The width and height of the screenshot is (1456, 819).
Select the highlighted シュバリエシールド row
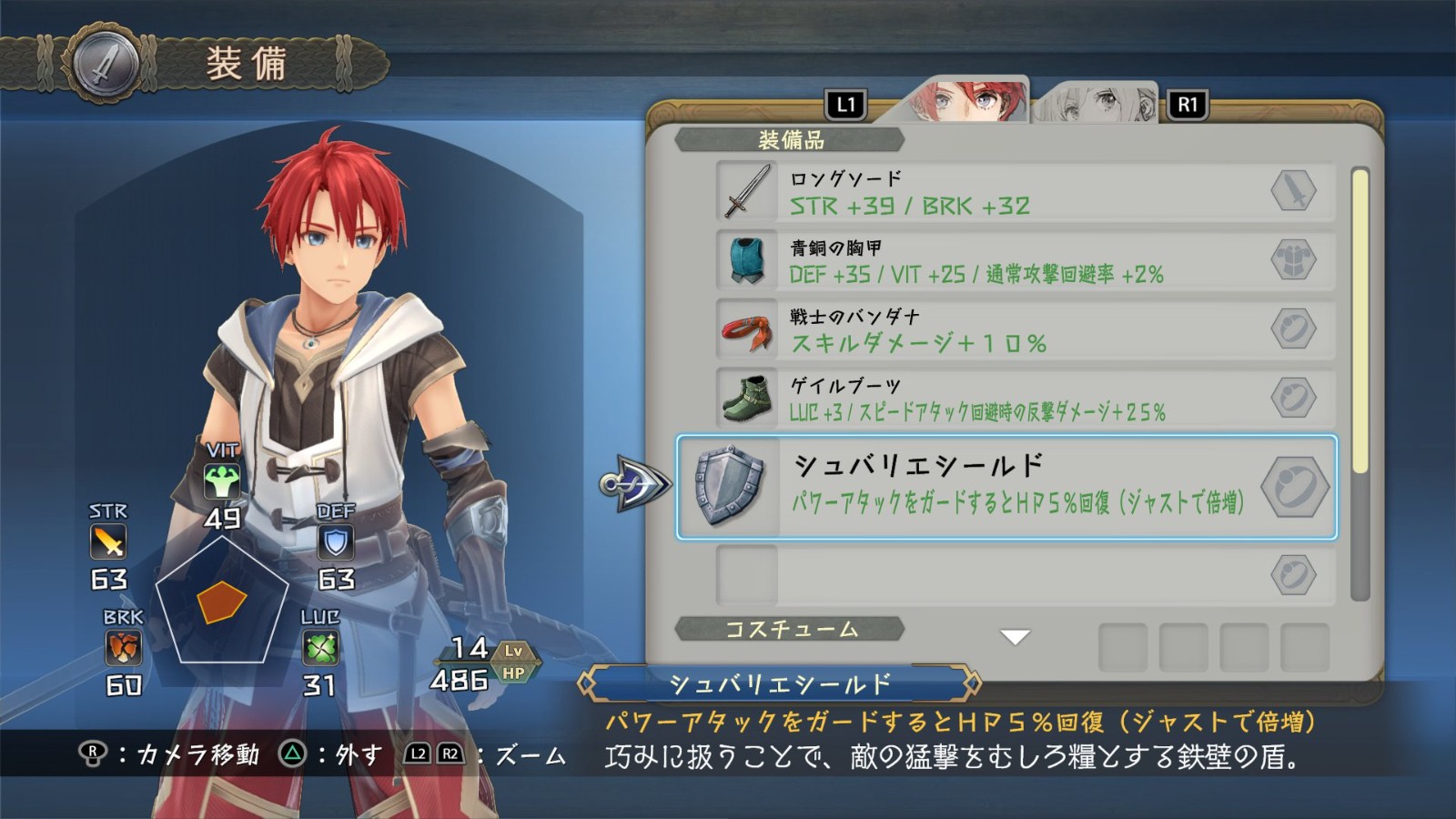[1006, 487]
